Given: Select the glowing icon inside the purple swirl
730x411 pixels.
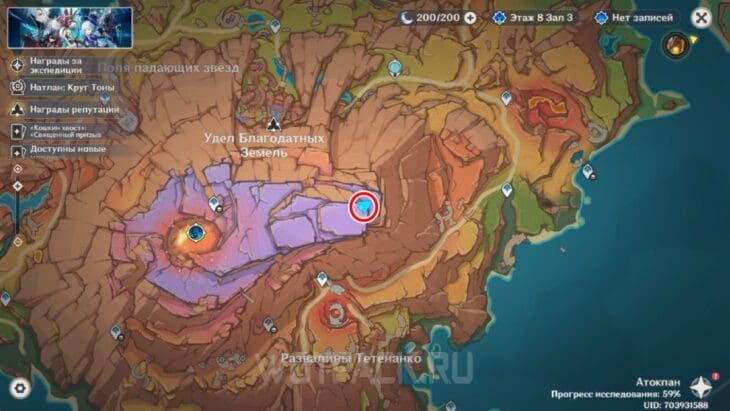Looking at the screenshot, I should pyautogui.click(x=197, y=233).
